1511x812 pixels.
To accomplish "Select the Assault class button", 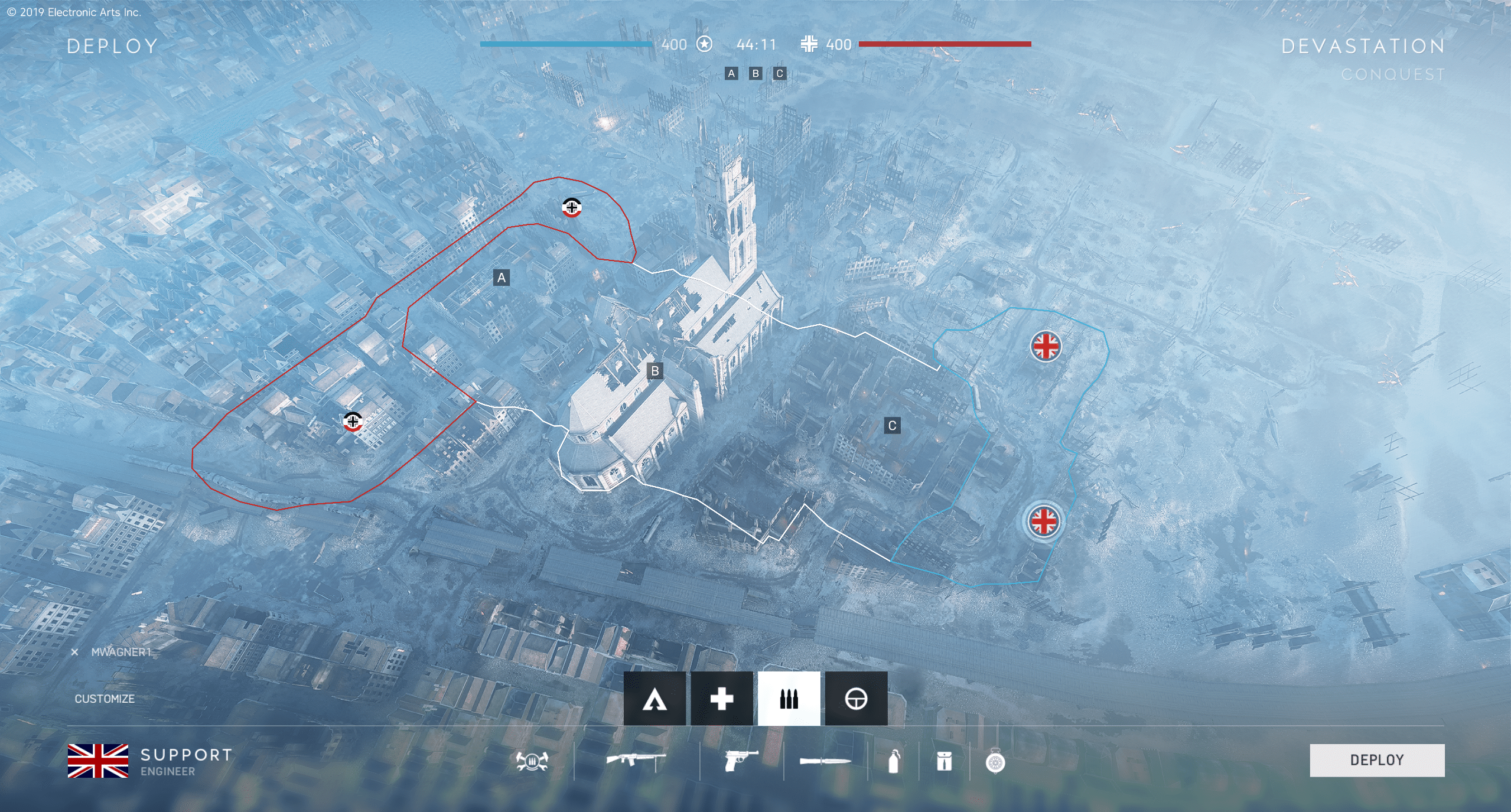I will point(654,699).
